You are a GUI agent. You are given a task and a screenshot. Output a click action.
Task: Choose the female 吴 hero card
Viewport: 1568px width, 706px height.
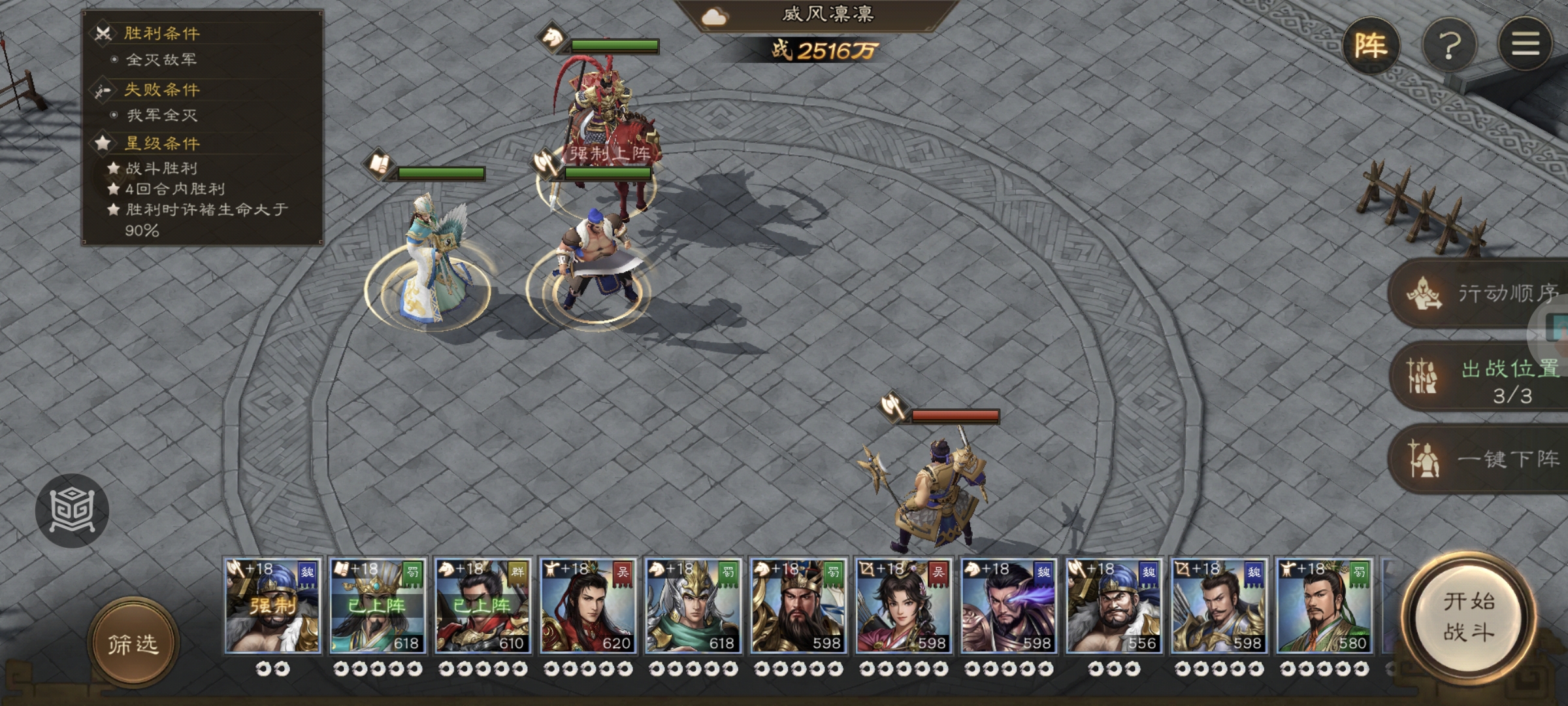904,605
